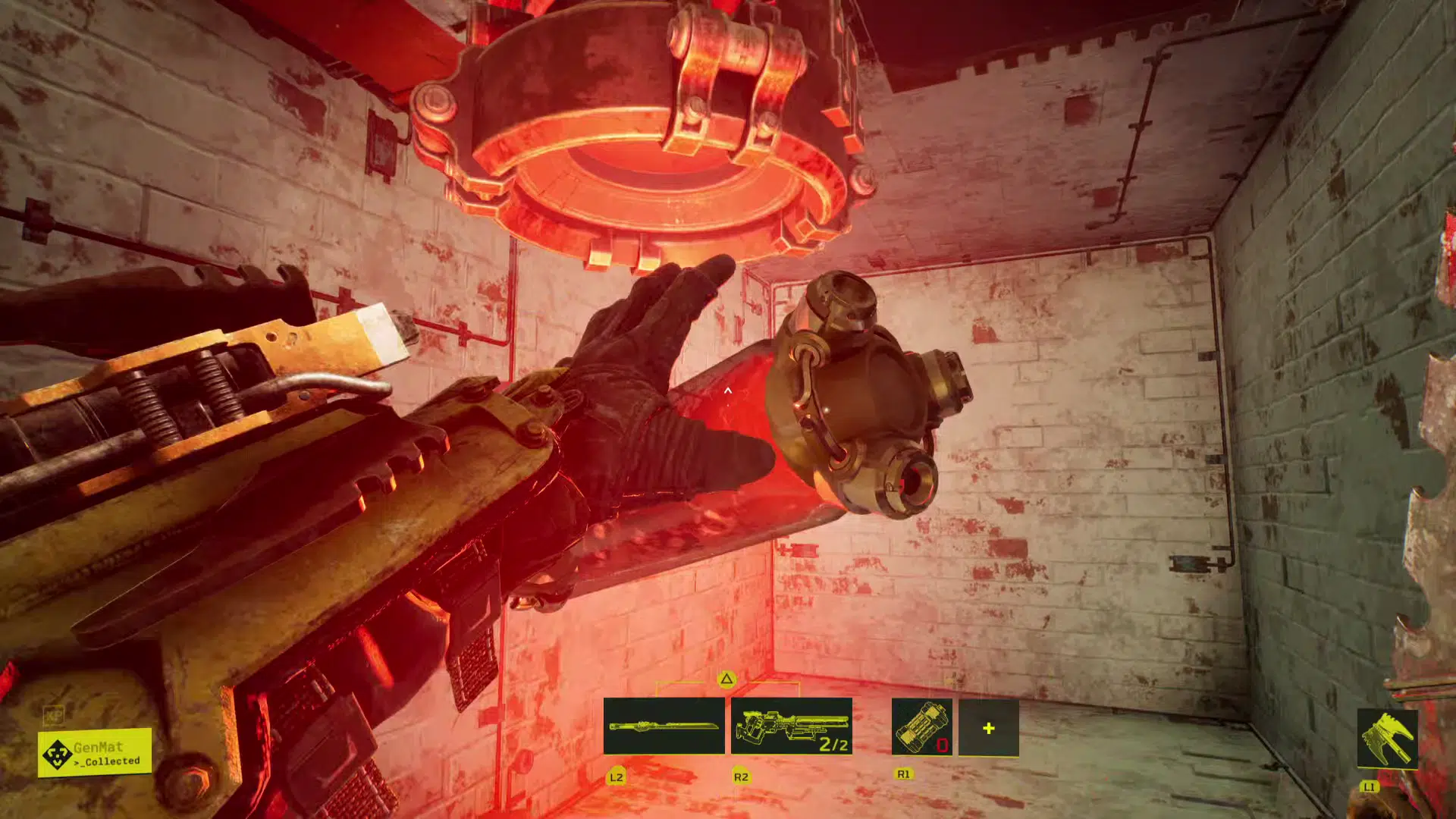
Task: Activate the claw gadget icon
Action: pyautogui.click(x=1387, y=739)
